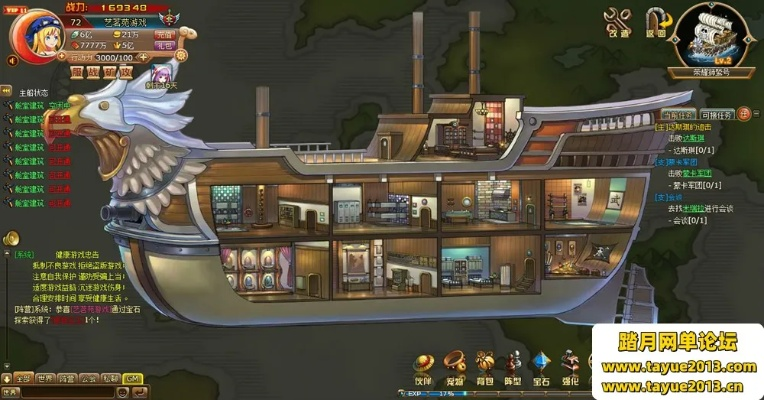Select the GM chat tab
The image size is (764, 400).
tap(132, 379)
